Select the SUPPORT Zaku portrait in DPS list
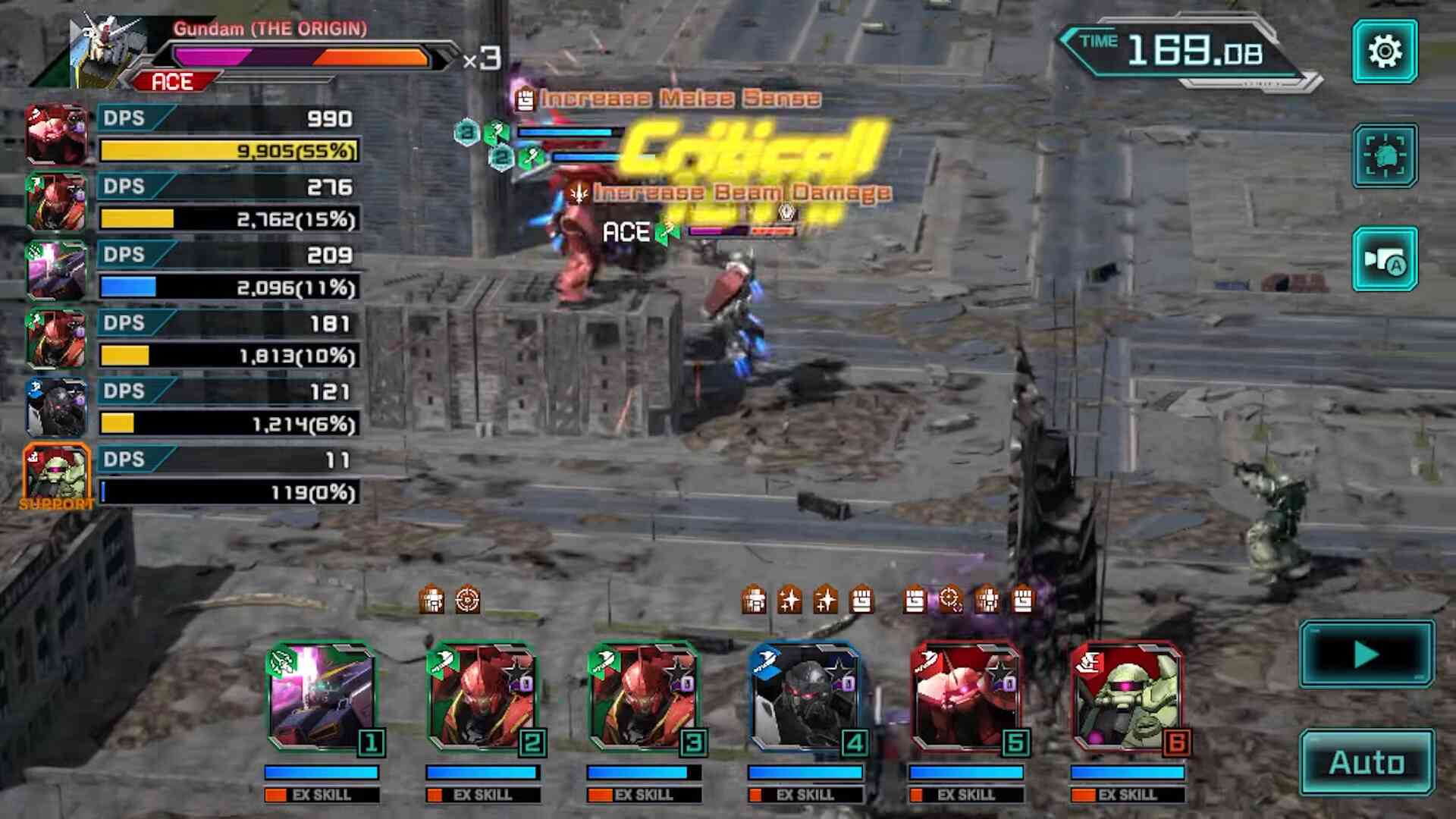 tap(56, 475)
